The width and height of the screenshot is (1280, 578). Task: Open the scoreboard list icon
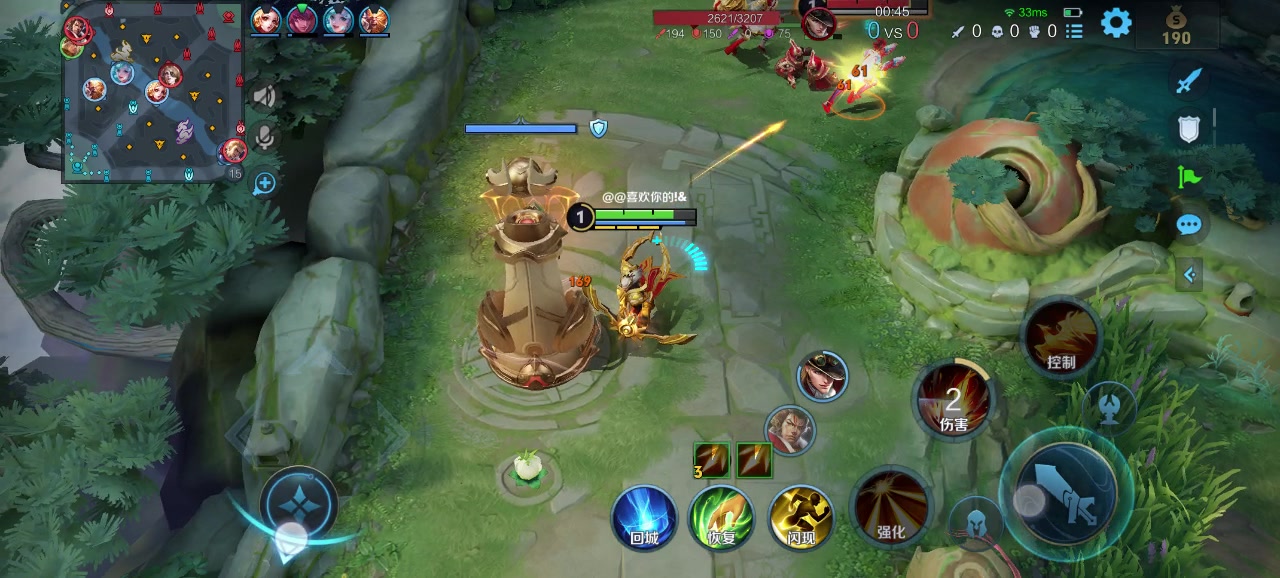pos(1075,31)
